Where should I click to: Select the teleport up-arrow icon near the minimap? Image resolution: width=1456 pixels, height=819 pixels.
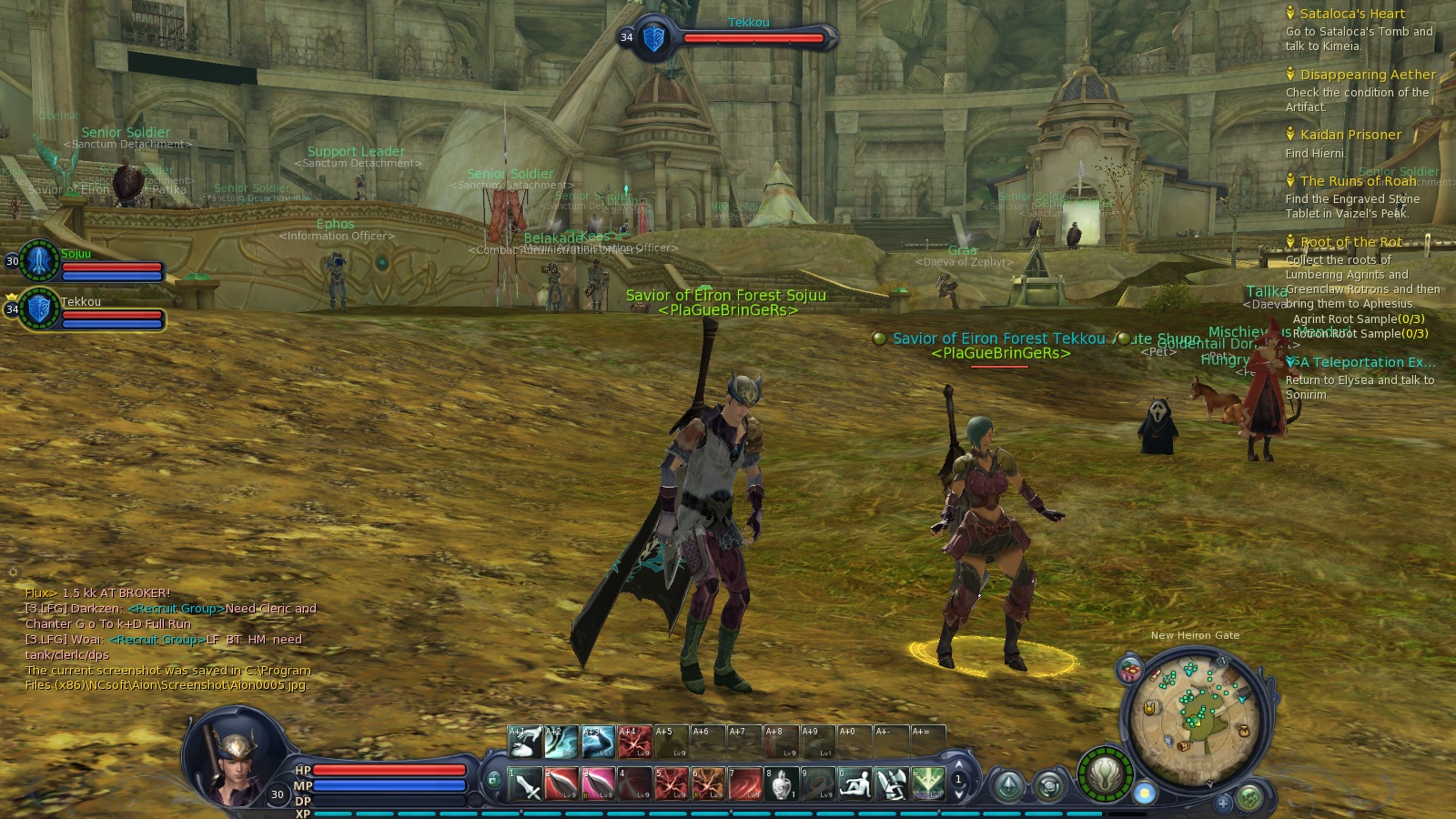tap(1007, 785)
